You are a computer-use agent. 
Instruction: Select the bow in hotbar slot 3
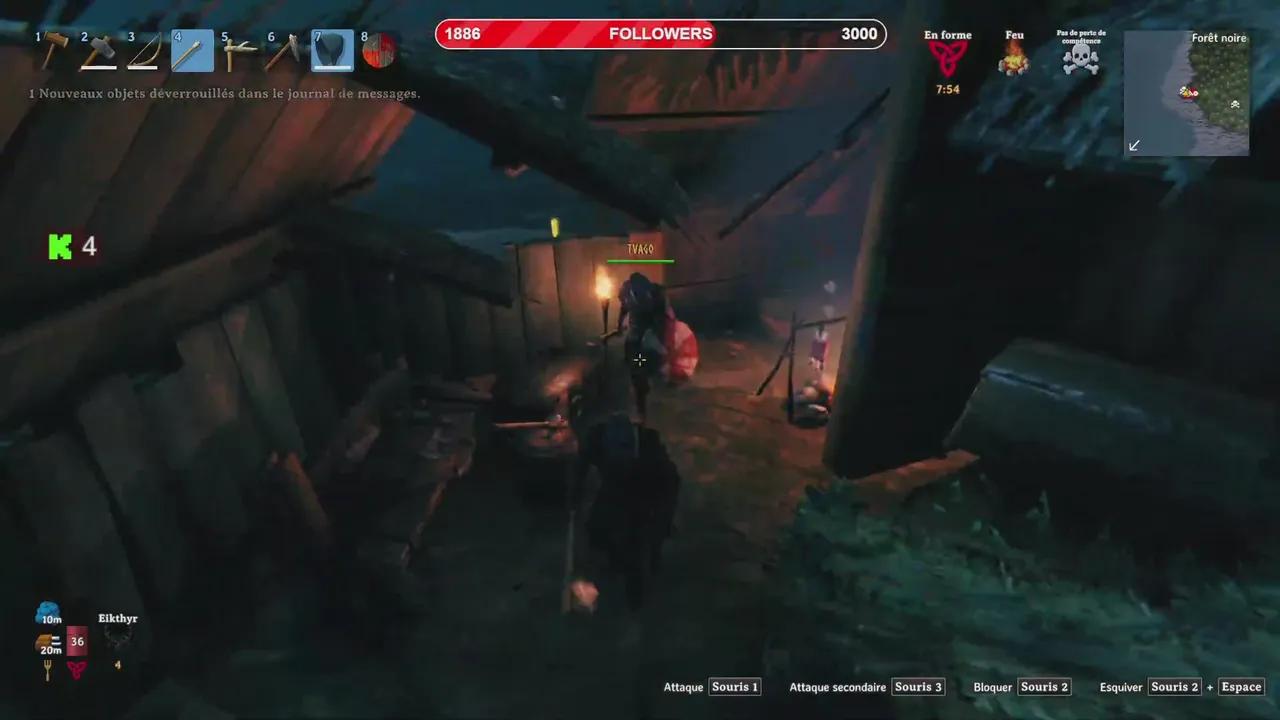(142, 50)
